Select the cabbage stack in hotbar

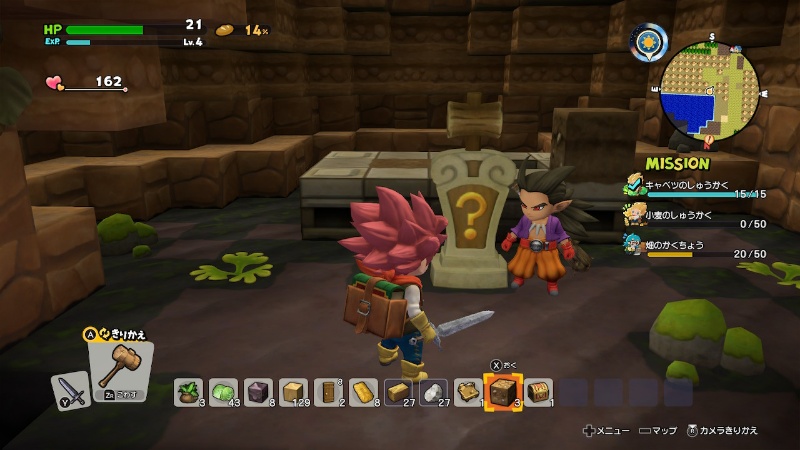pos(223,391)
